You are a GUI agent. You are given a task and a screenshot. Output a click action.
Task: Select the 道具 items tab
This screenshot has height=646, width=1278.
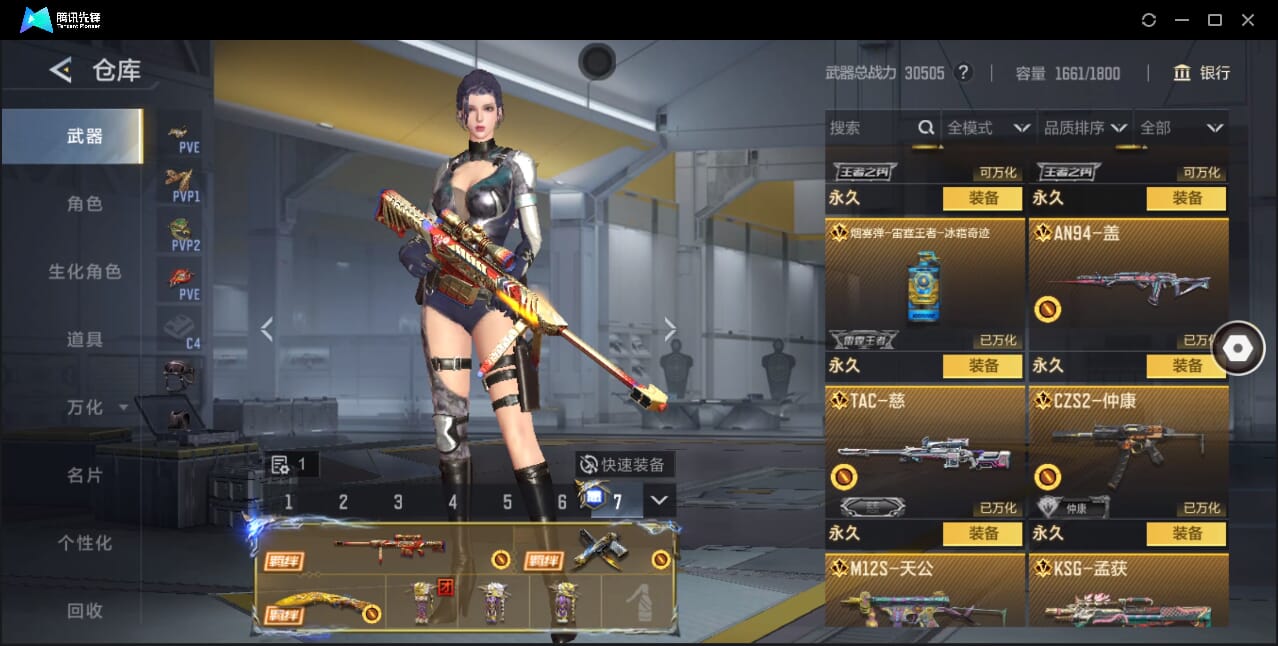coord(85,340)
